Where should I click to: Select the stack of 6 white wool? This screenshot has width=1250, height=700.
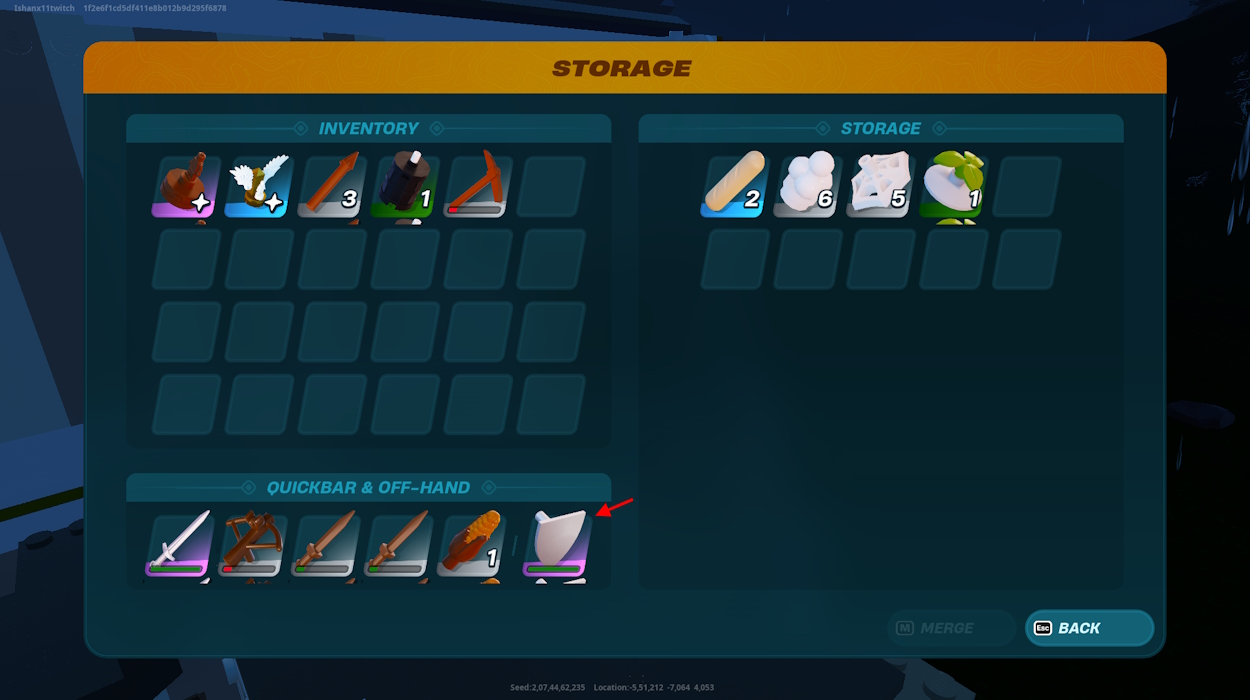(x=808, y=186)
